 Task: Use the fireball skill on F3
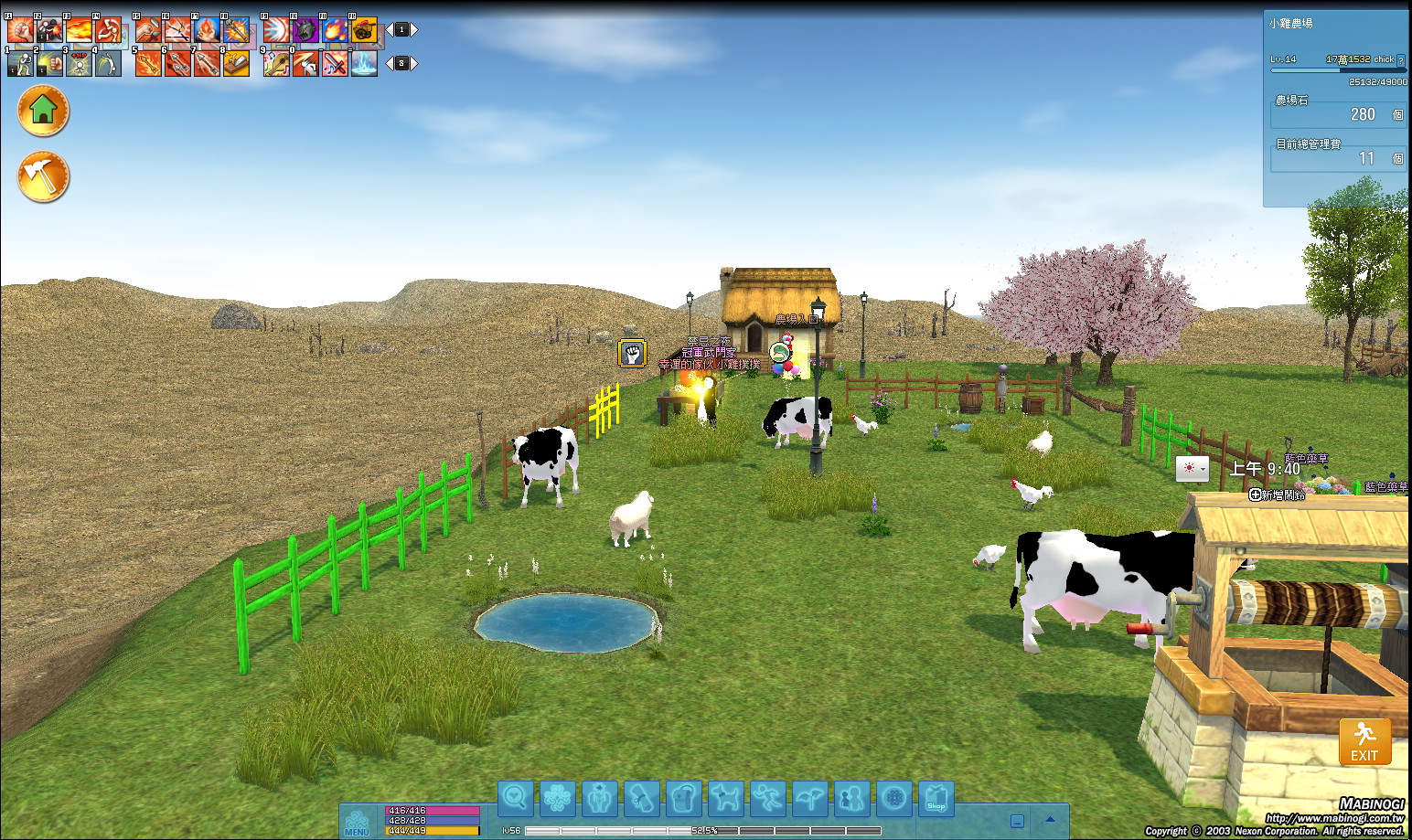tap(79, 30)
